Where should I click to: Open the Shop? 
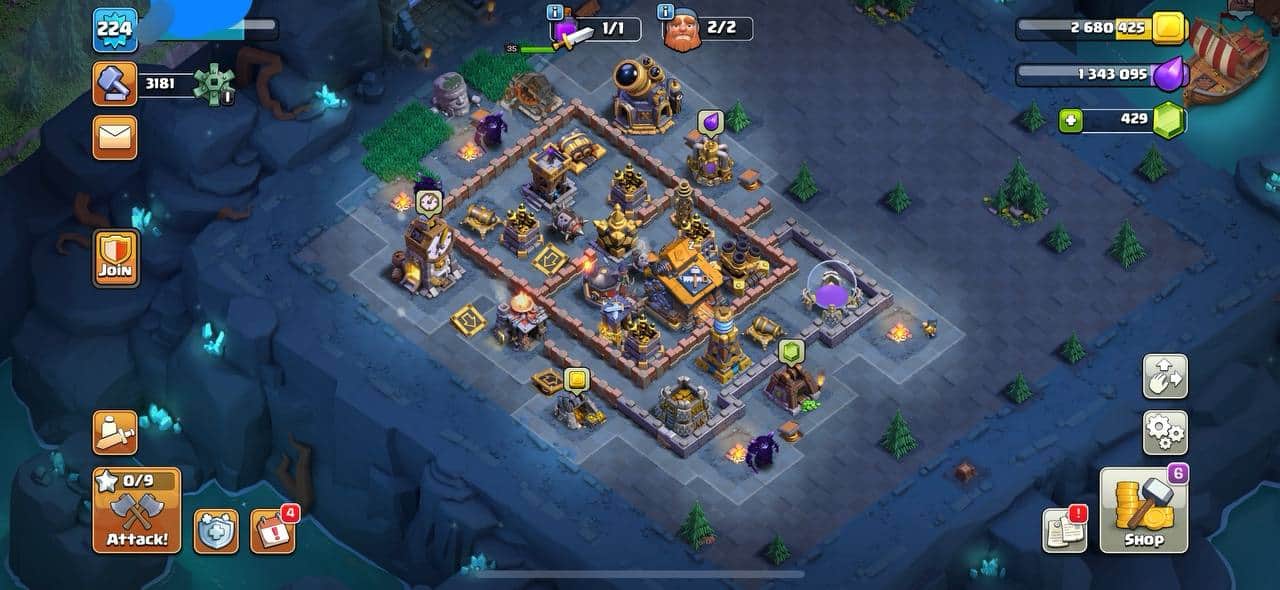(x=1144, y=510)
